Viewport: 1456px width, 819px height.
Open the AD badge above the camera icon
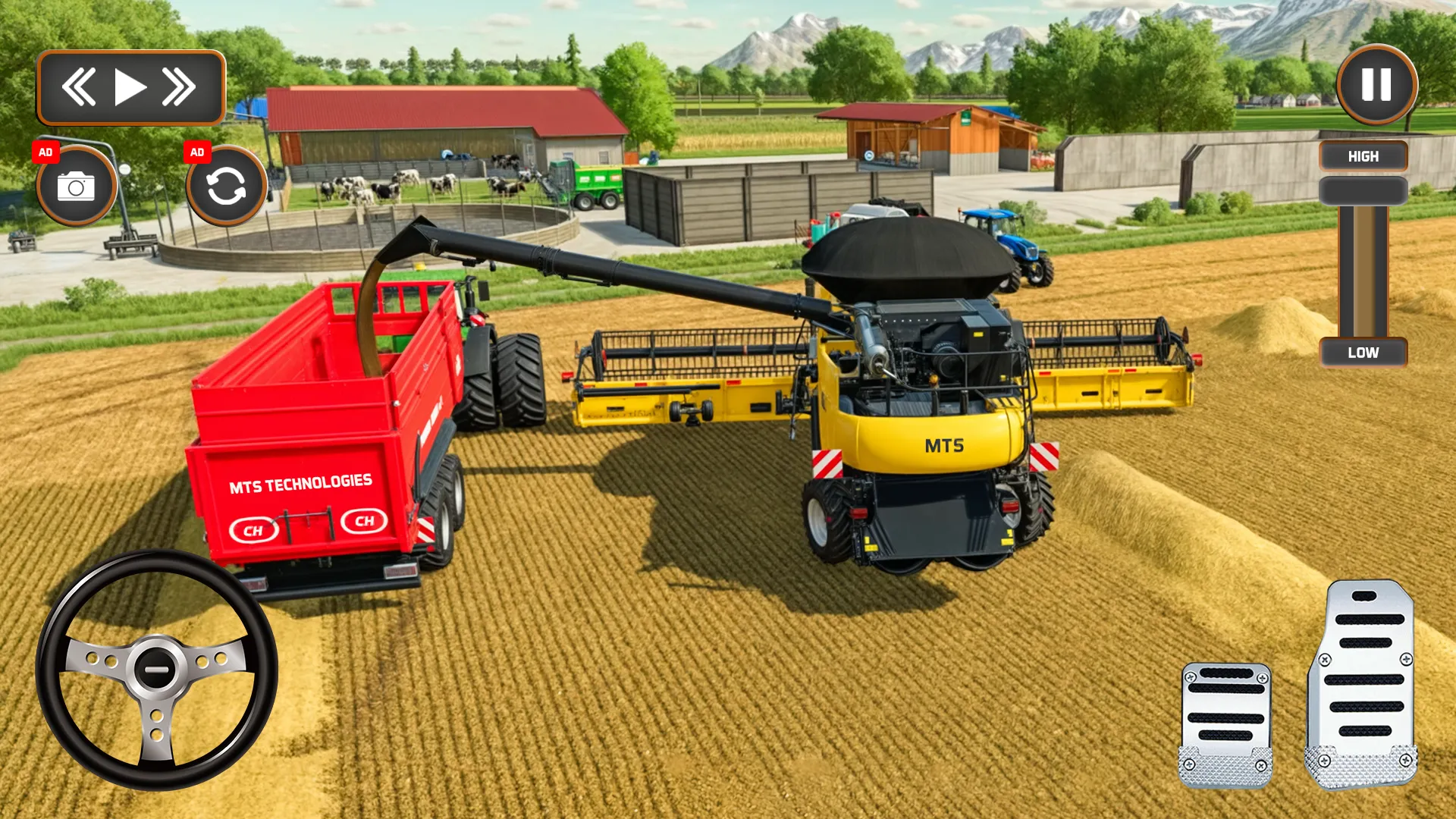click(x=47, y=152)
